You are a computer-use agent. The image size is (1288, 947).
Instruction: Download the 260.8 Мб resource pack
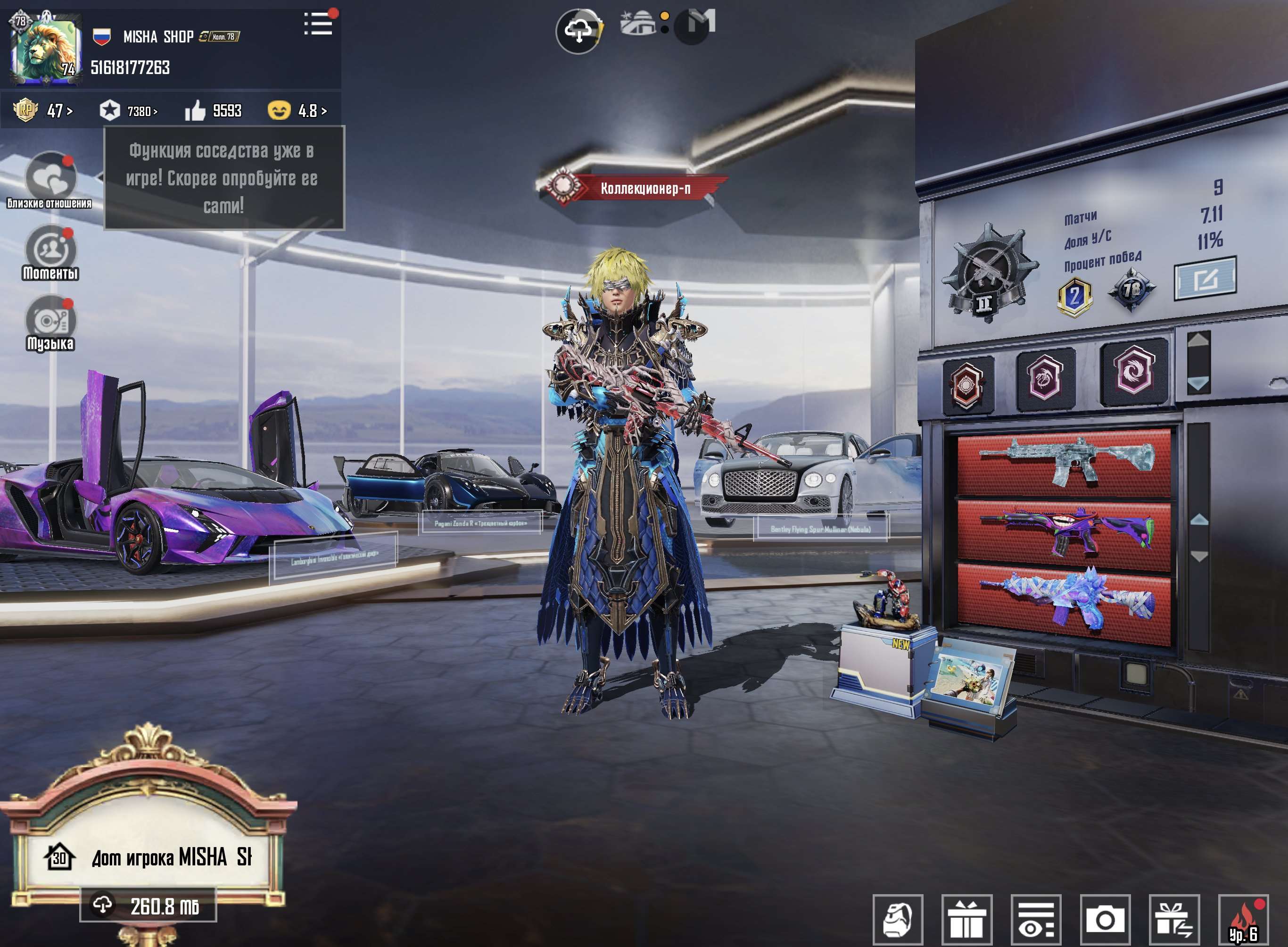click(x=148, y=905)
